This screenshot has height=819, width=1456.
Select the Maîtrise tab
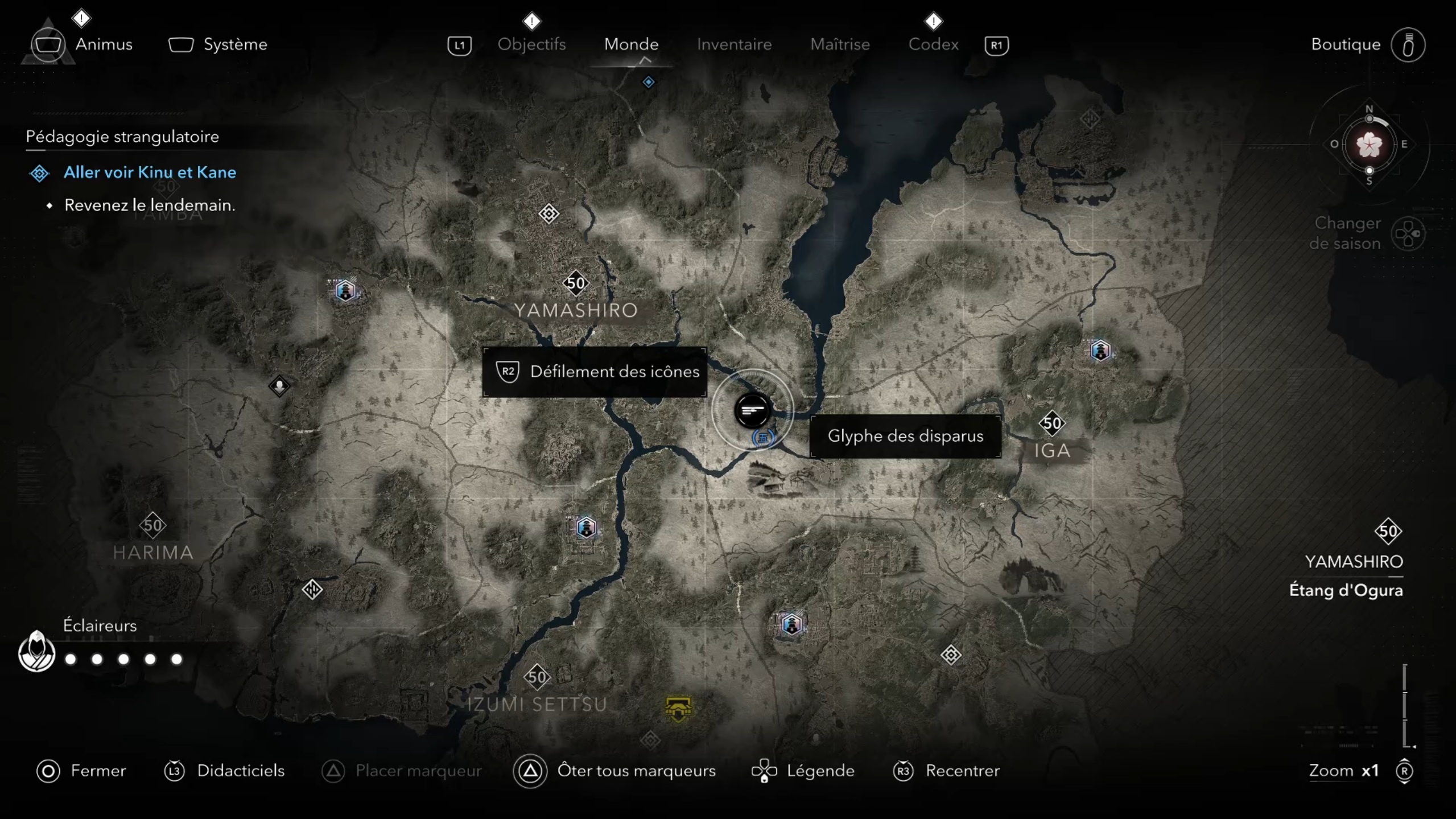pyautogui.click(x=840, y=44)
